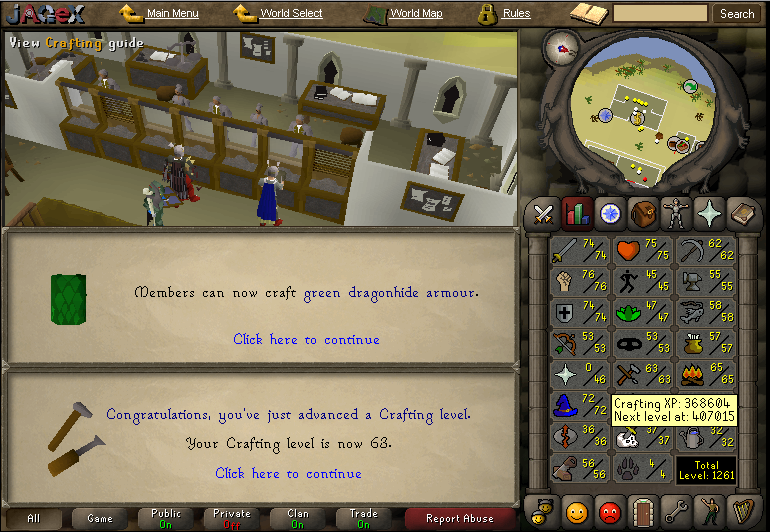Screen dimensions: 770x532
Task: Toggle the Public chat filter
Action: click(166, 519)
